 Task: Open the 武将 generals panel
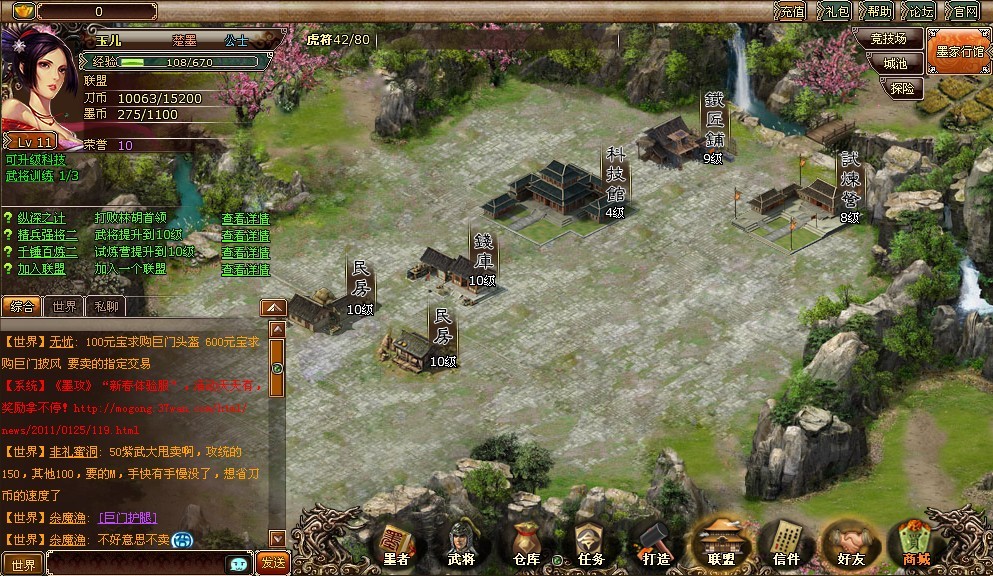pyautogui.click(x=461, y=545)
